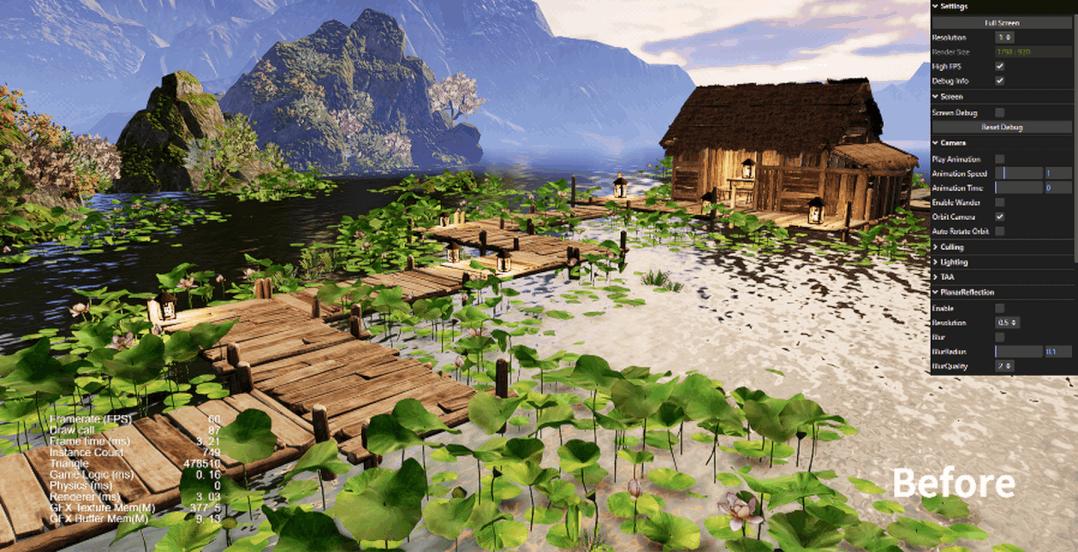Collapse the Settings panel header

pos(953,6)
